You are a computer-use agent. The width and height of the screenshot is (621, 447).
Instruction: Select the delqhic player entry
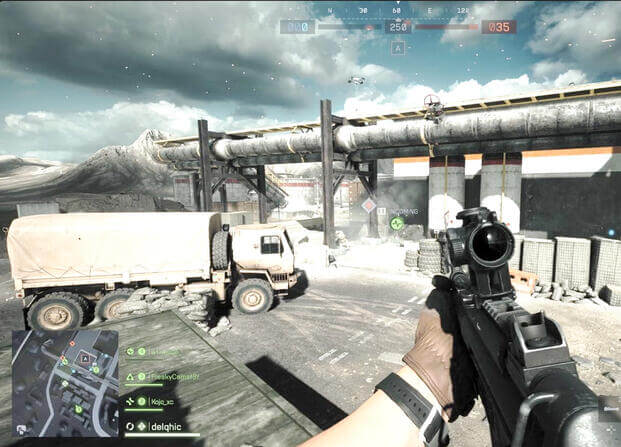[x=167, y=426]
